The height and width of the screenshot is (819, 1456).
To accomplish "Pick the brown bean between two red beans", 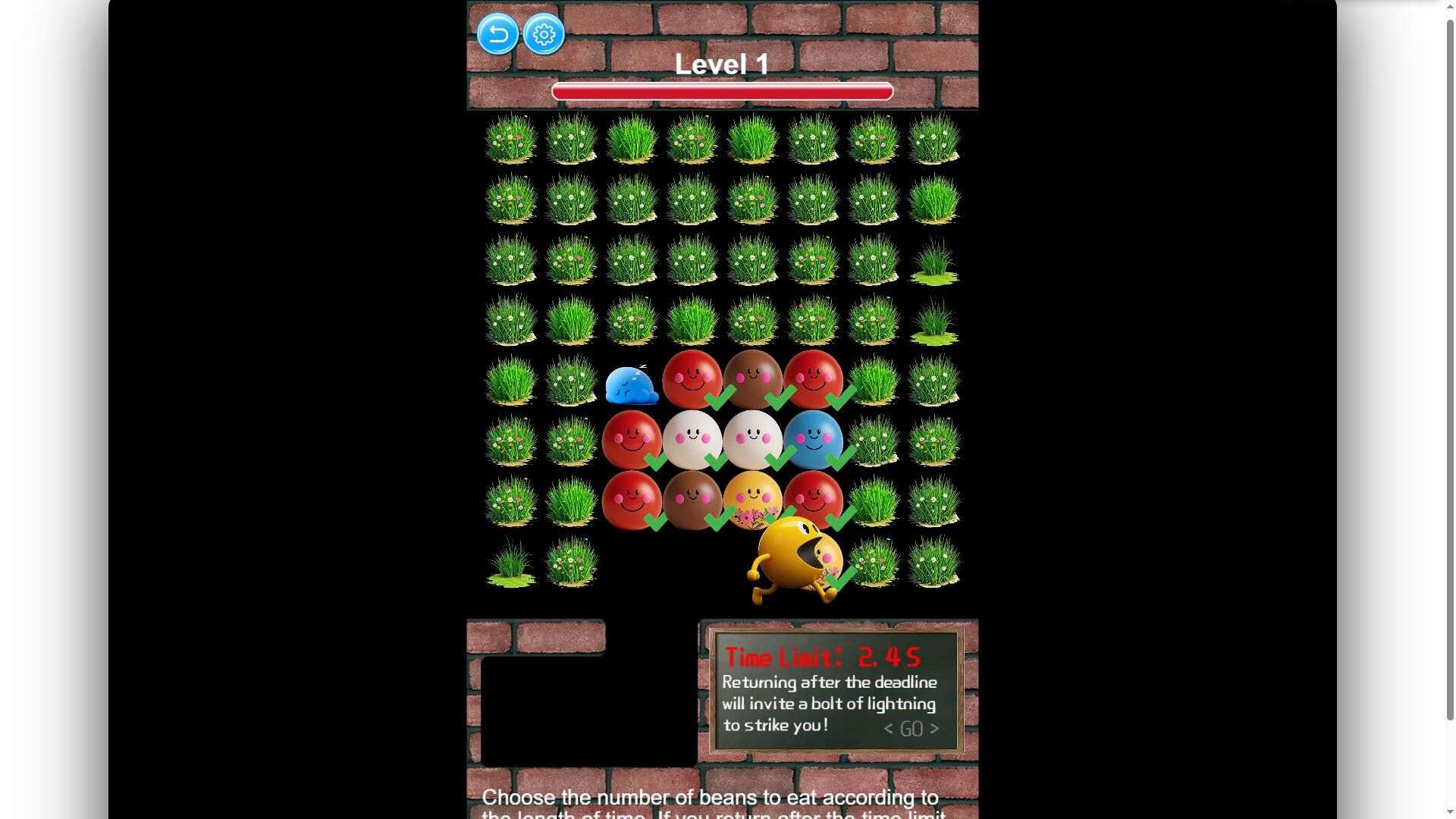I will point(752,378).
